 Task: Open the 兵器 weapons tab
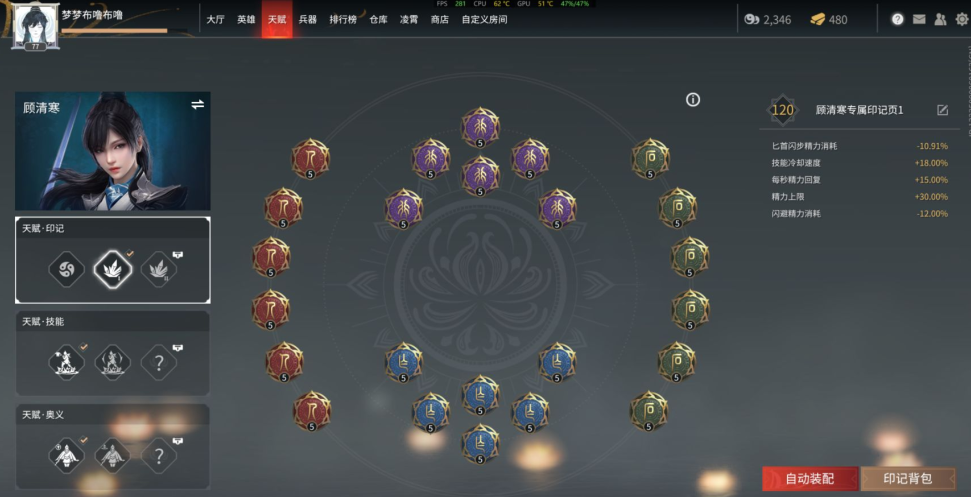[x=307, y=19]
